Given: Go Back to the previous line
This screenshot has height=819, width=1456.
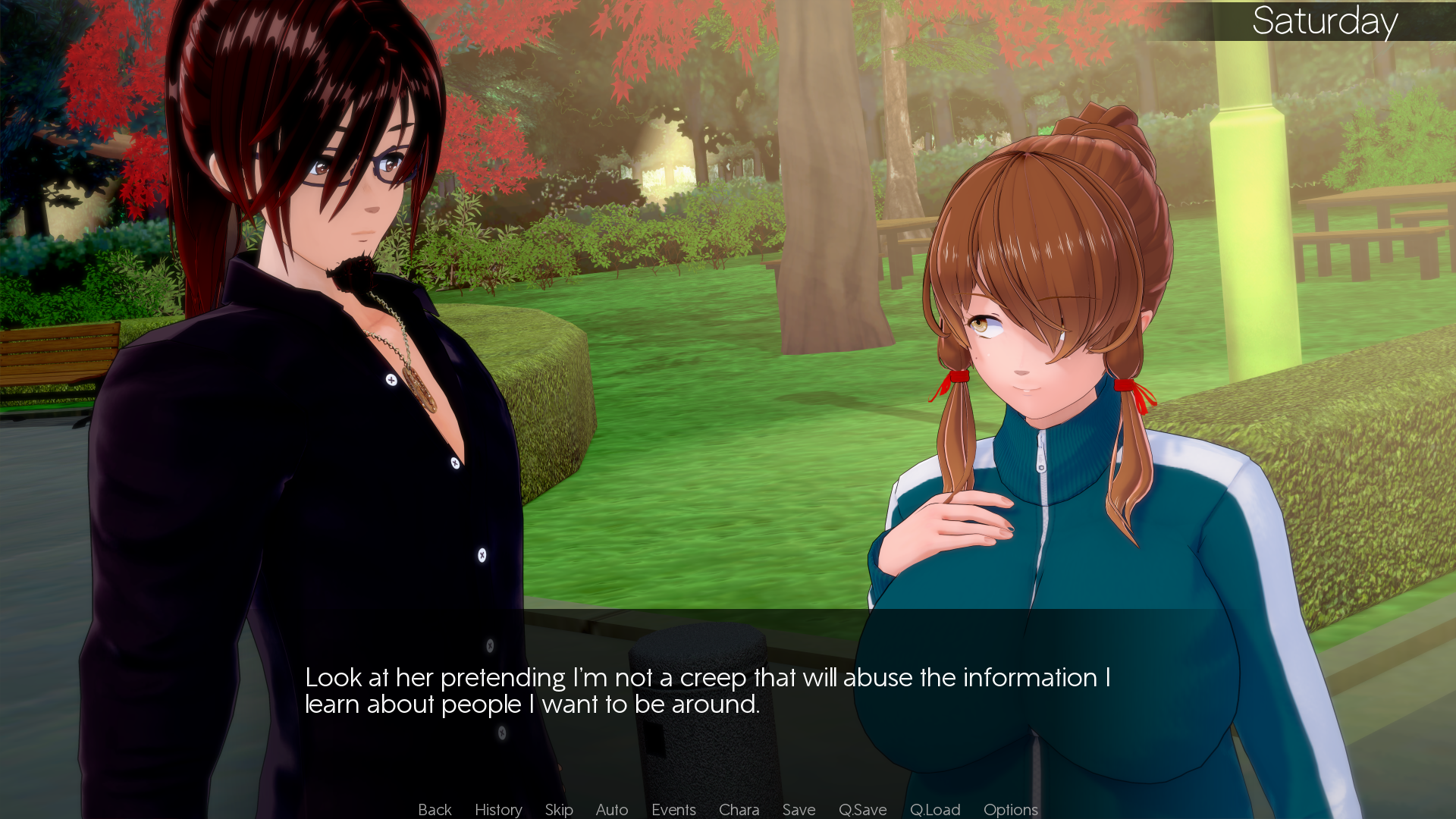Looking at the screenshot, I should (435, 809).
